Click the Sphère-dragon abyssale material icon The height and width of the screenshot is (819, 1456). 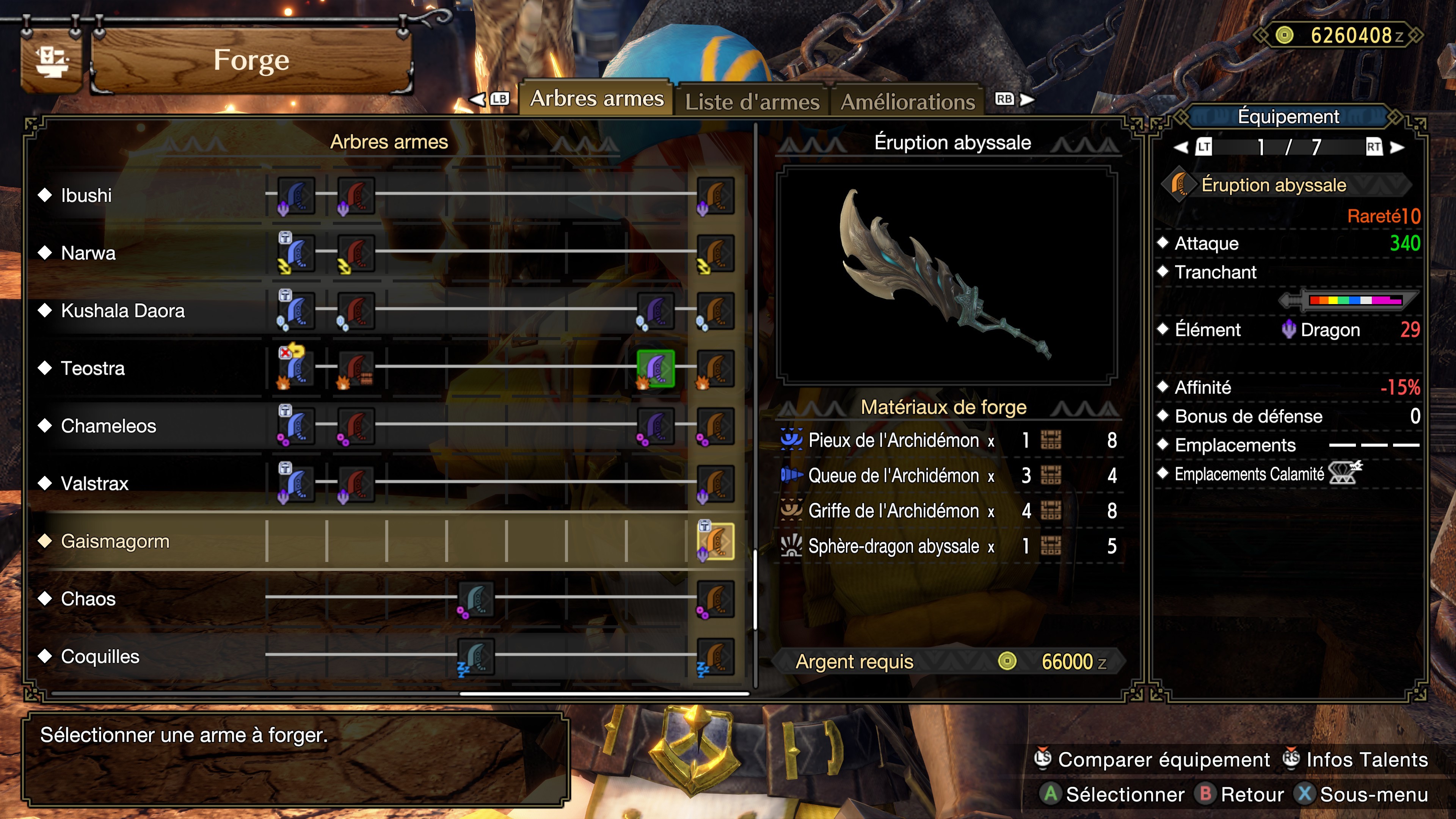point(791,546)
